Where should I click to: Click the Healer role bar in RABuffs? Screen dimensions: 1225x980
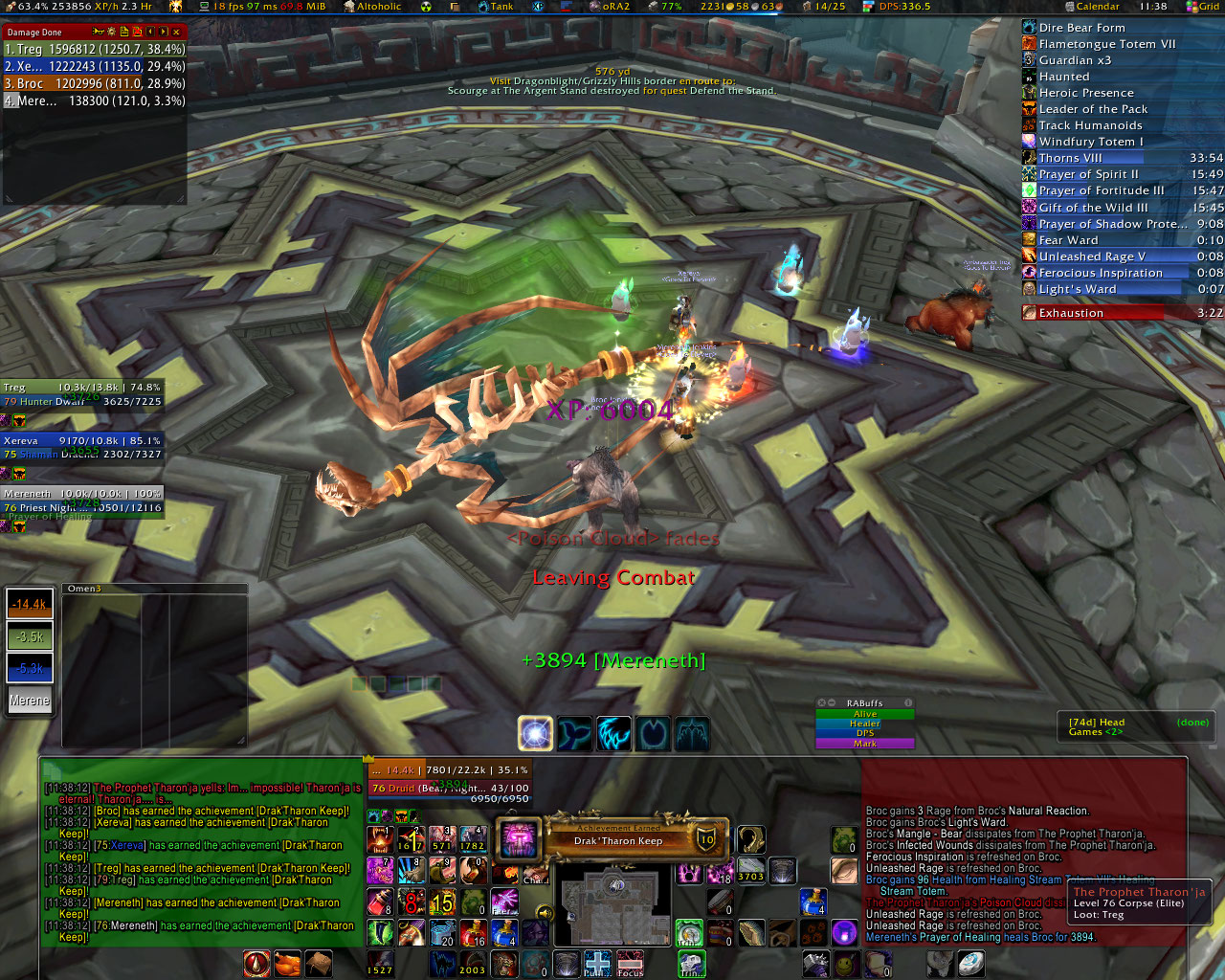[864, 724]
